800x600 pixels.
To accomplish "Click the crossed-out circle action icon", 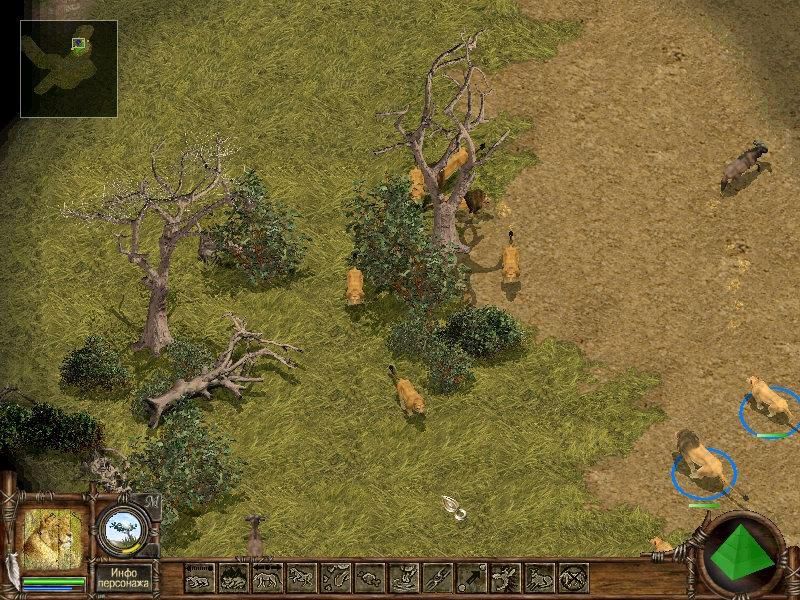I will click(x=573, y=577).
